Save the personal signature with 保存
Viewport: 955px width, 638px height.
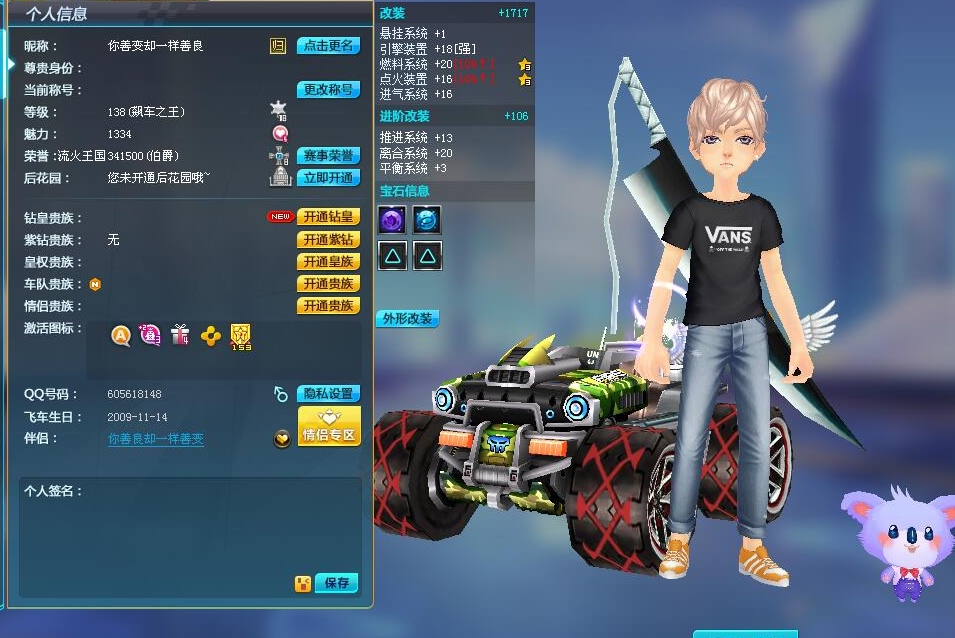click(x=336, y=583)
